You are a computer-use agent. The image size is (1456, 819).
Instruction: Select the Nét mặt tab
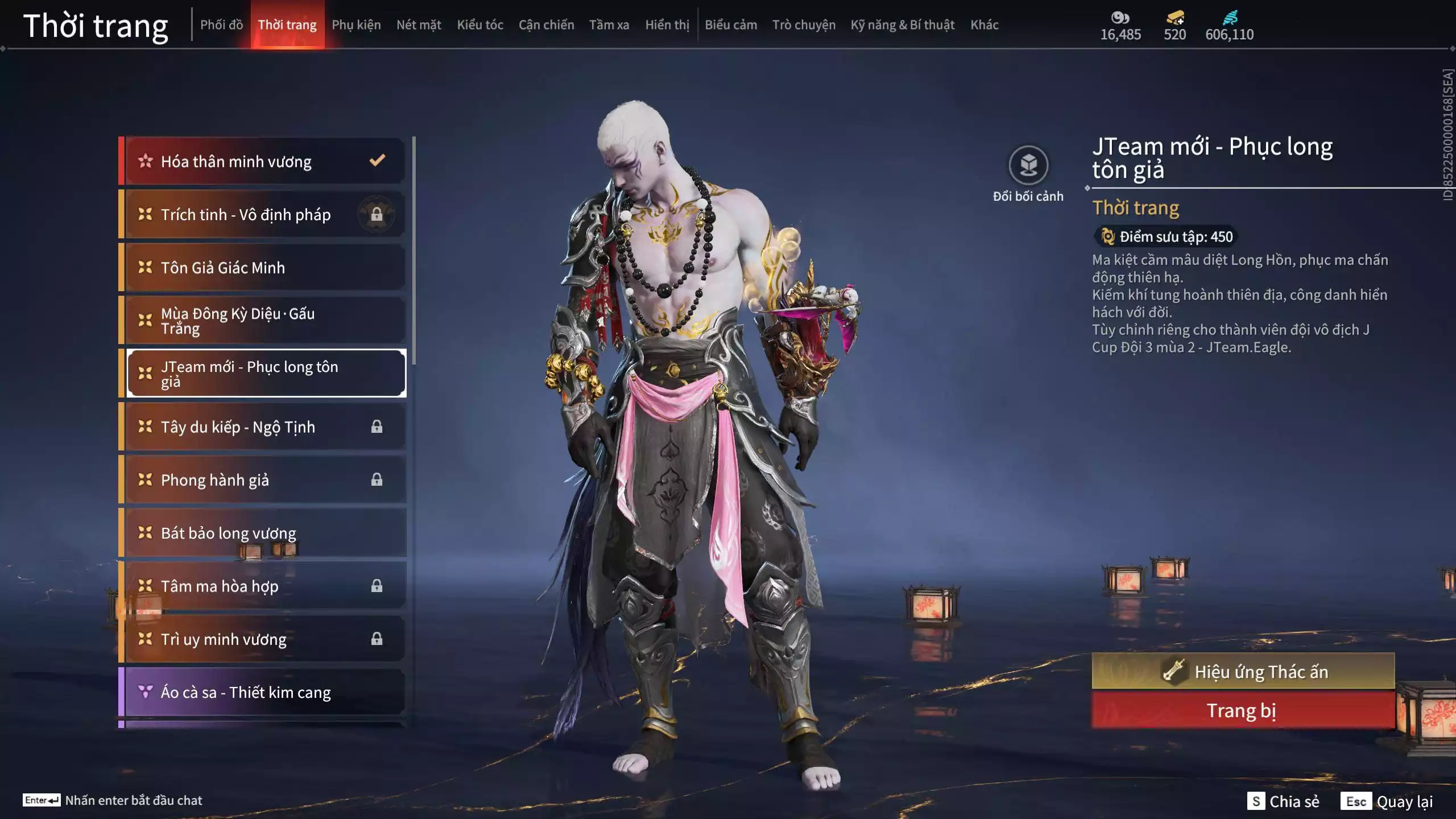point(419,25)
